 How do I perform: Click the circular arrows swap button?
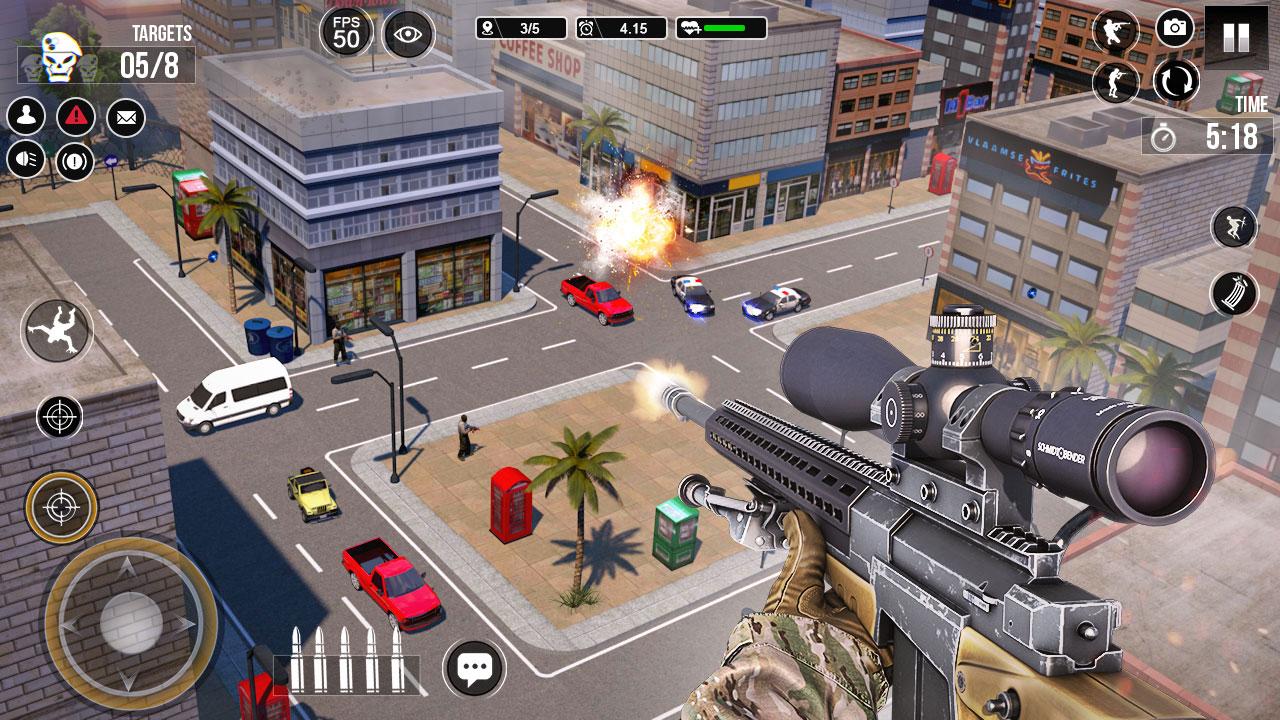1176,81
